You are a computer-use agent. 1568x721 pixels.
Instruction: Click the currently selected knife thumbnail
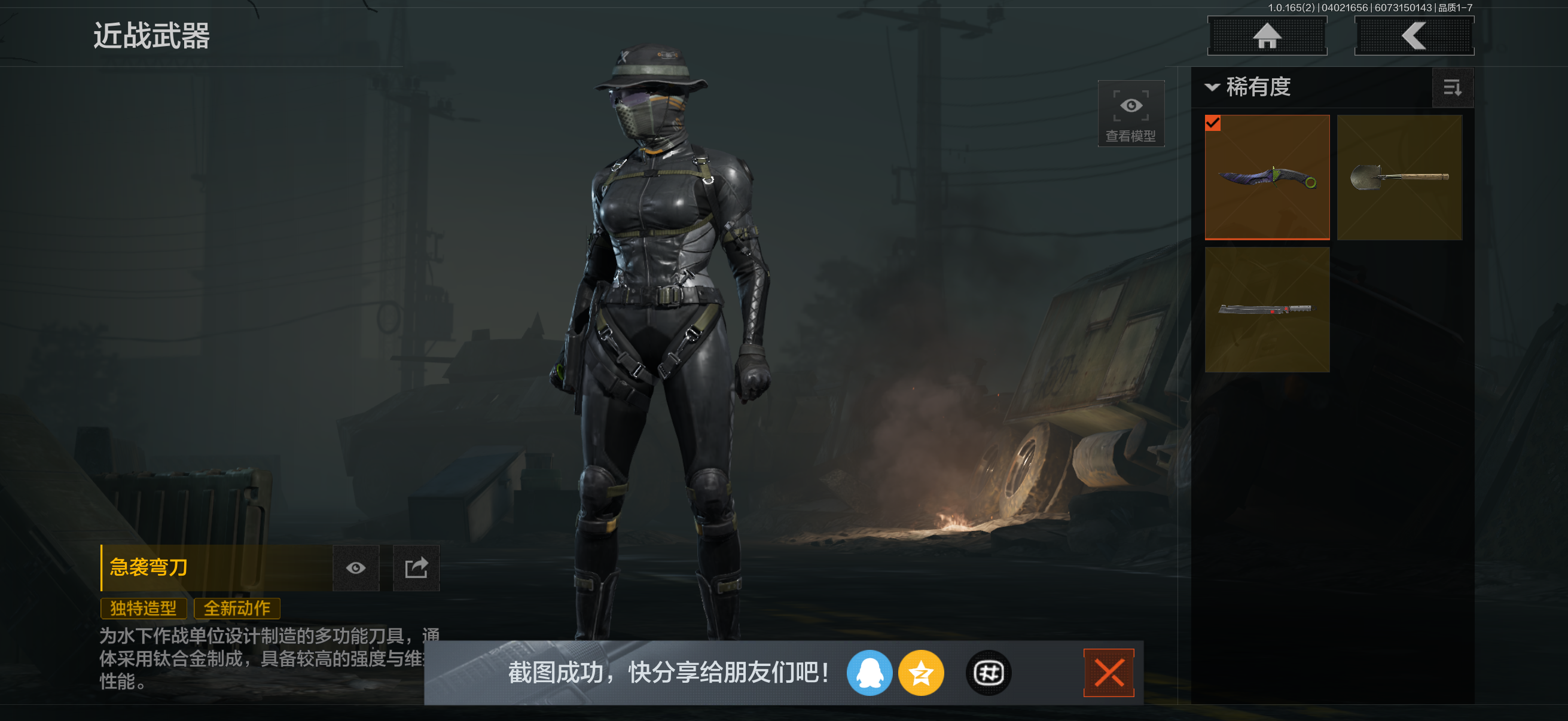[x=1267, y=176]
